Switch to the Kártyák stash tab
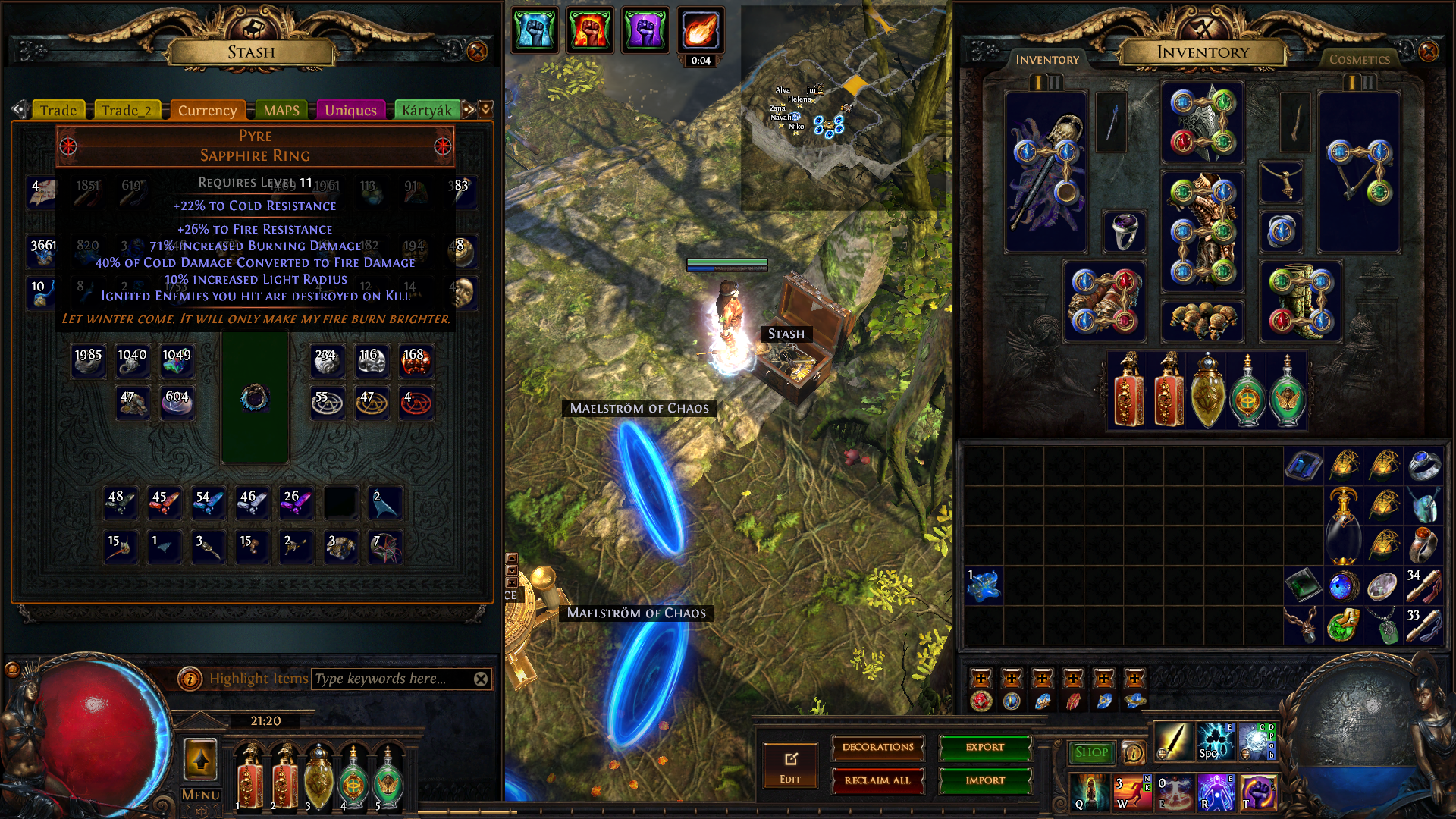1456x819 pixels. tap(426, 111)
